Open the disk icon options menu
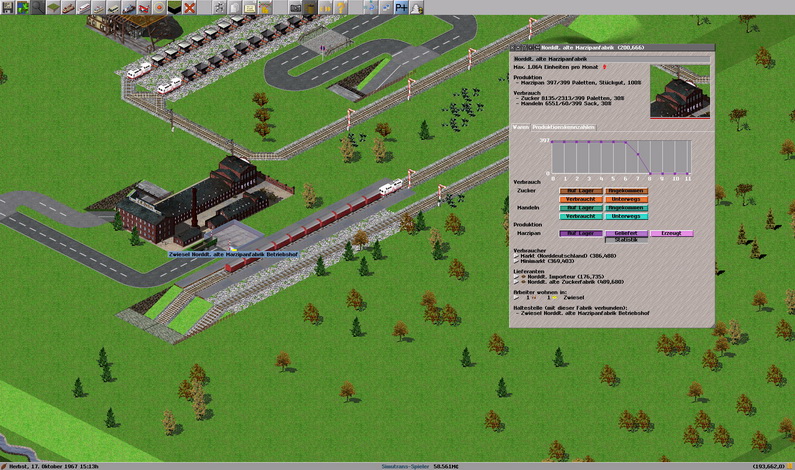The height and width of the screenshot is (470, 795). (7, 7)
